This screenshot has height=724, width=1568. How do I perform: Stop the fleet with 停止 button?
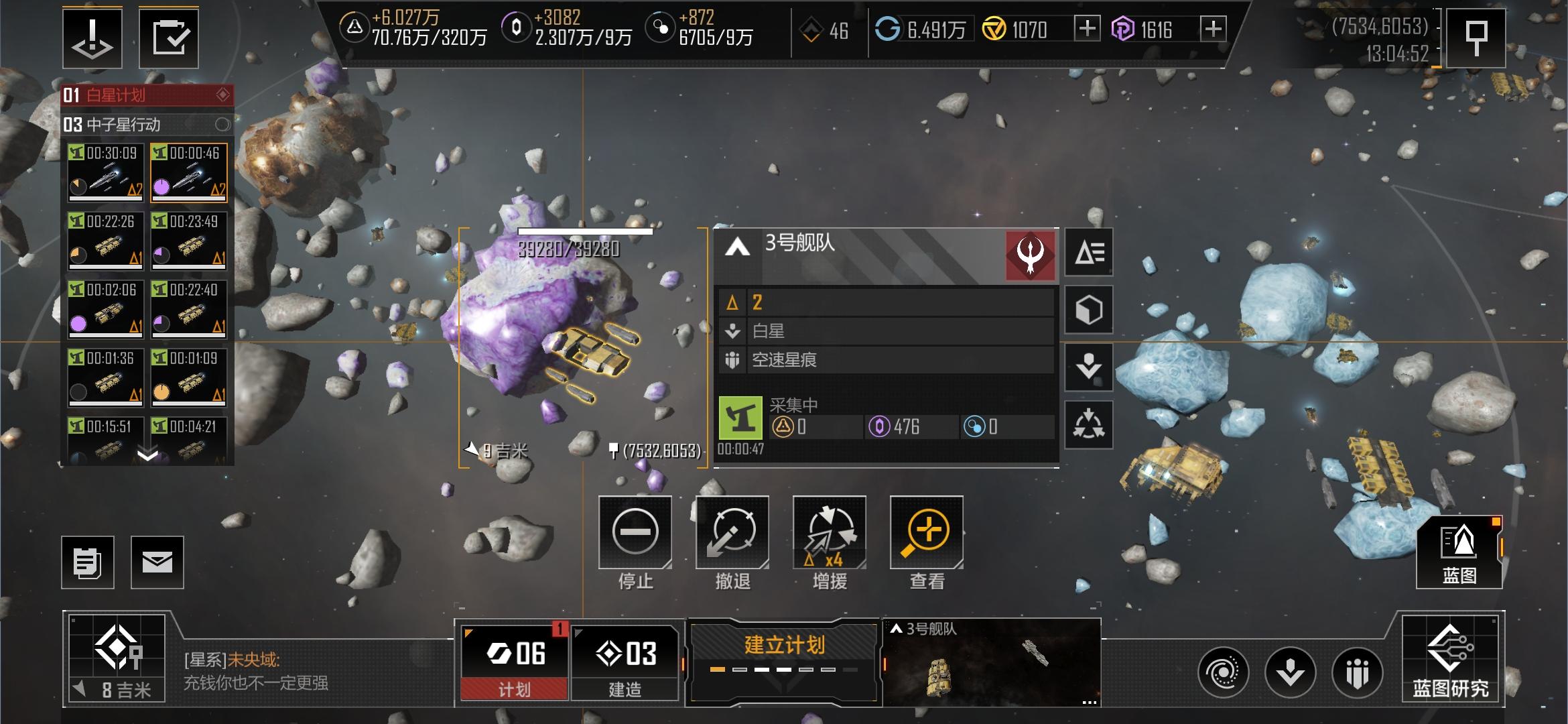(635, 533)
